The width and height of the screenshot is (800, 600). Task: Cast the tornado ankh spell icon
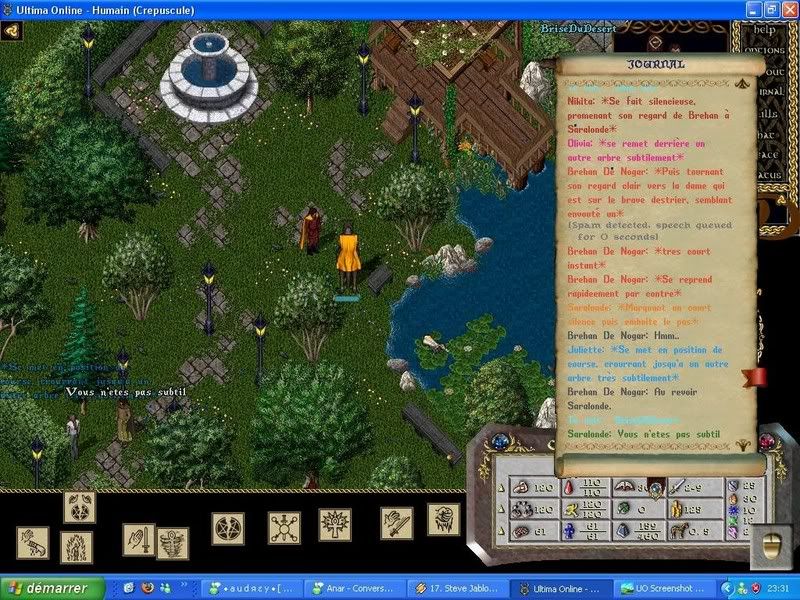(x=171, y=542)
